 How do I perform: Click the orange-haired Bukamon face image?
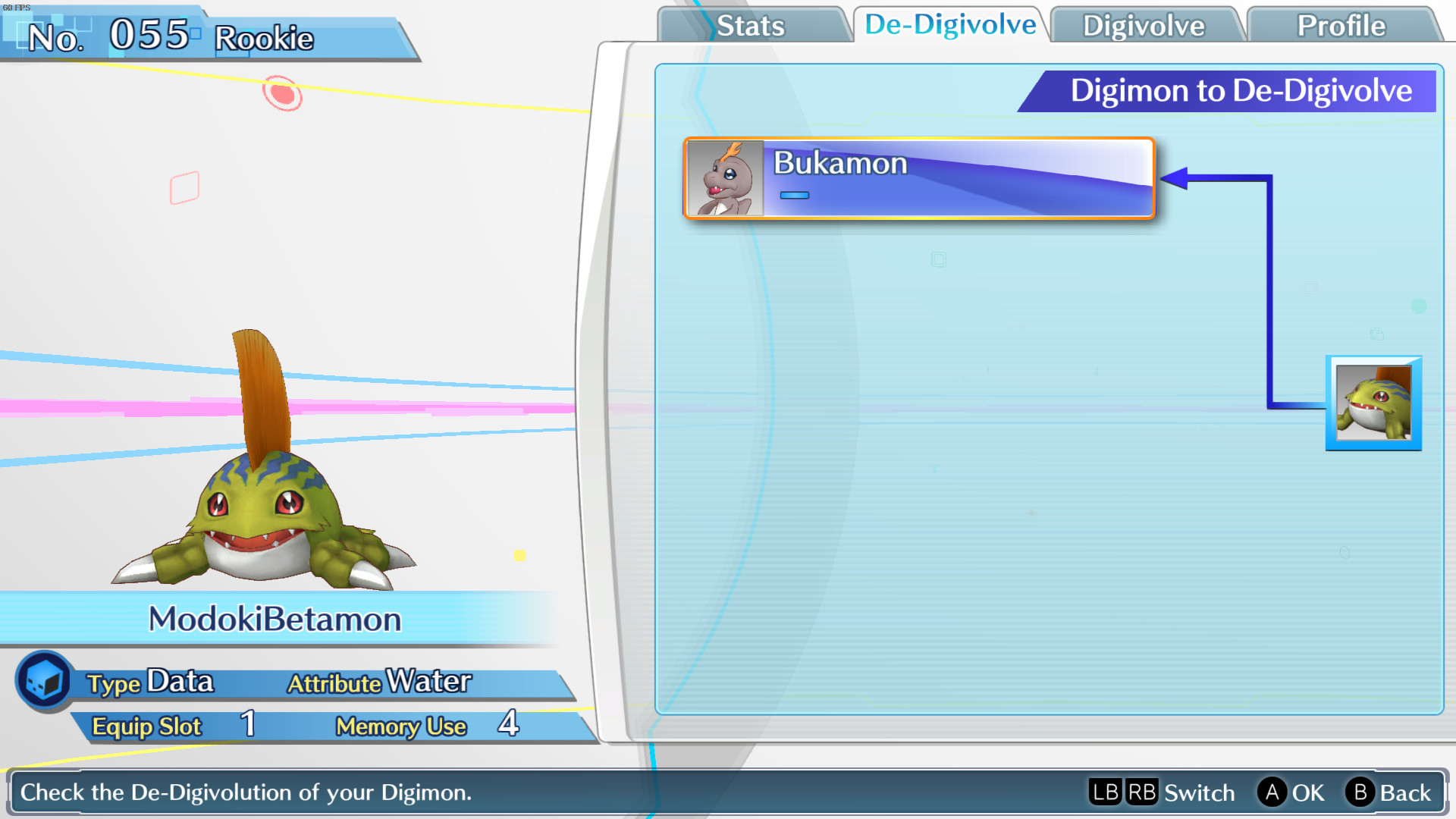(x=726, y=179)
